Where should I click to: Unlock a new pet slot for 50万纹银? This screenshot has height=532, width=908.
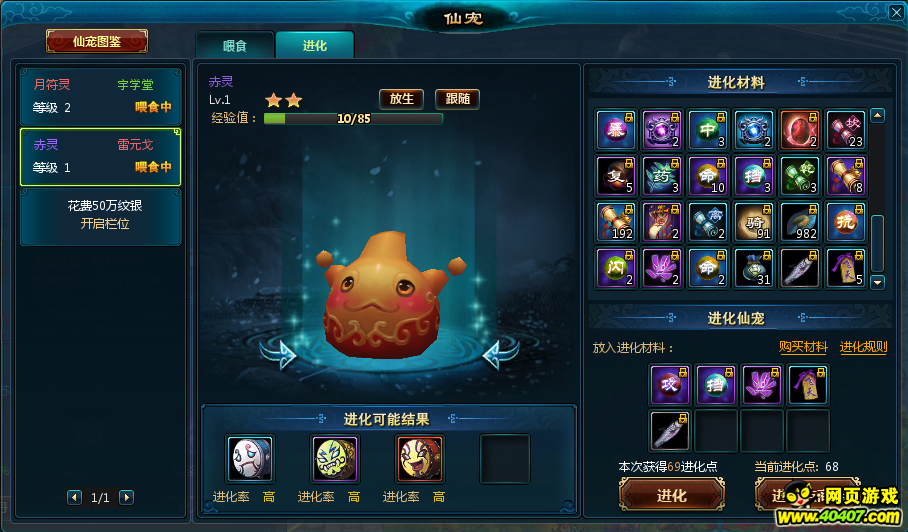click(101, 215)
